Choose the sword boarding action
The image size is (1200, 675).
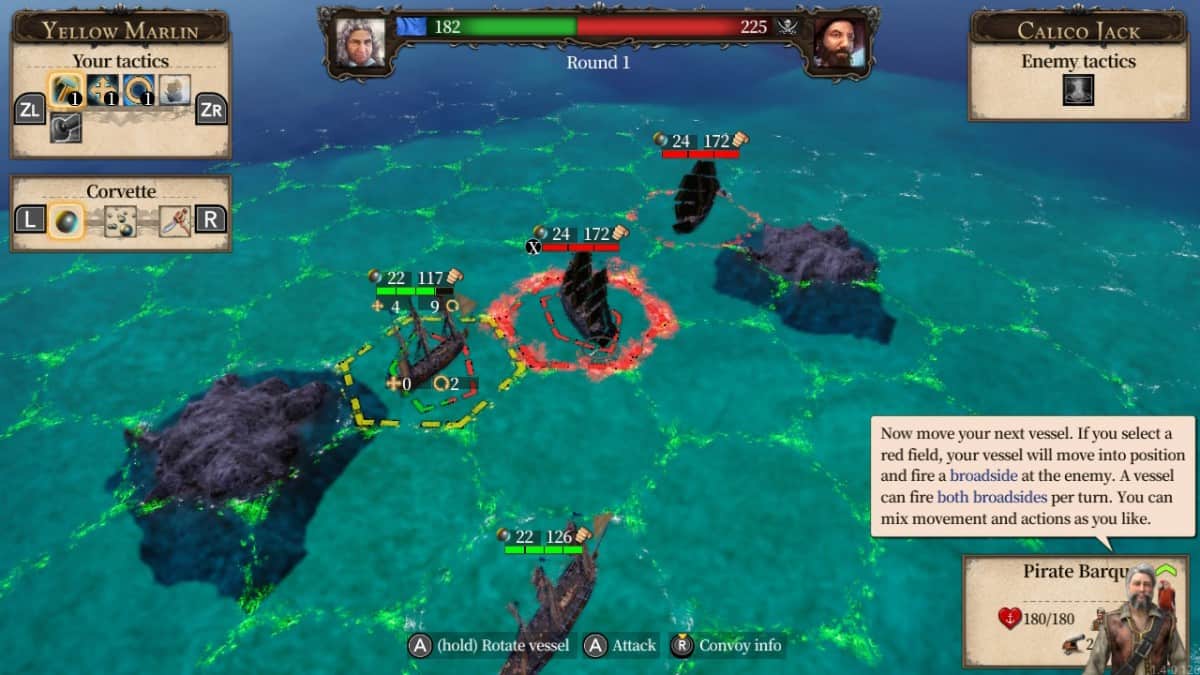click(175, 219)
